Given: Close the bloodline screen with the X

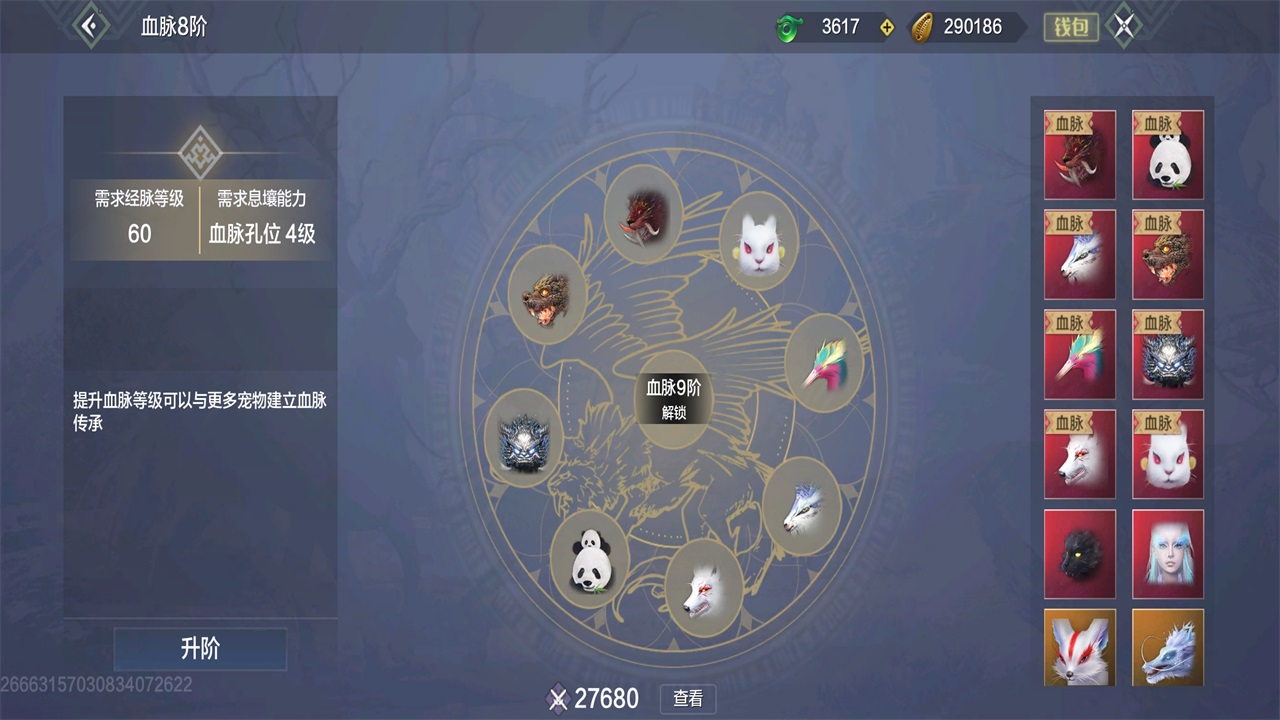Looking at the screenshot, I should coord(1124,27).
